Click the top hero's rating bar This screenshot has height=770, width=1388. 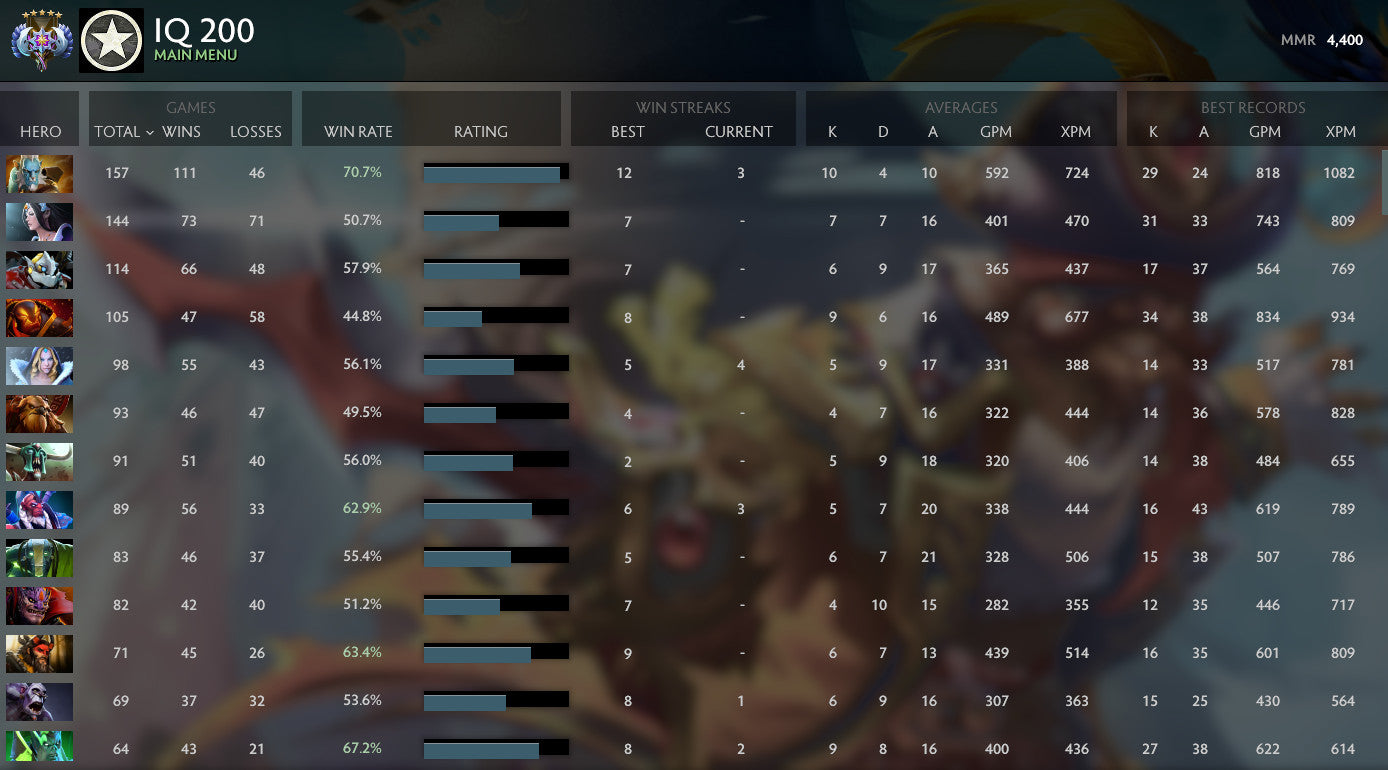(496, 172)
